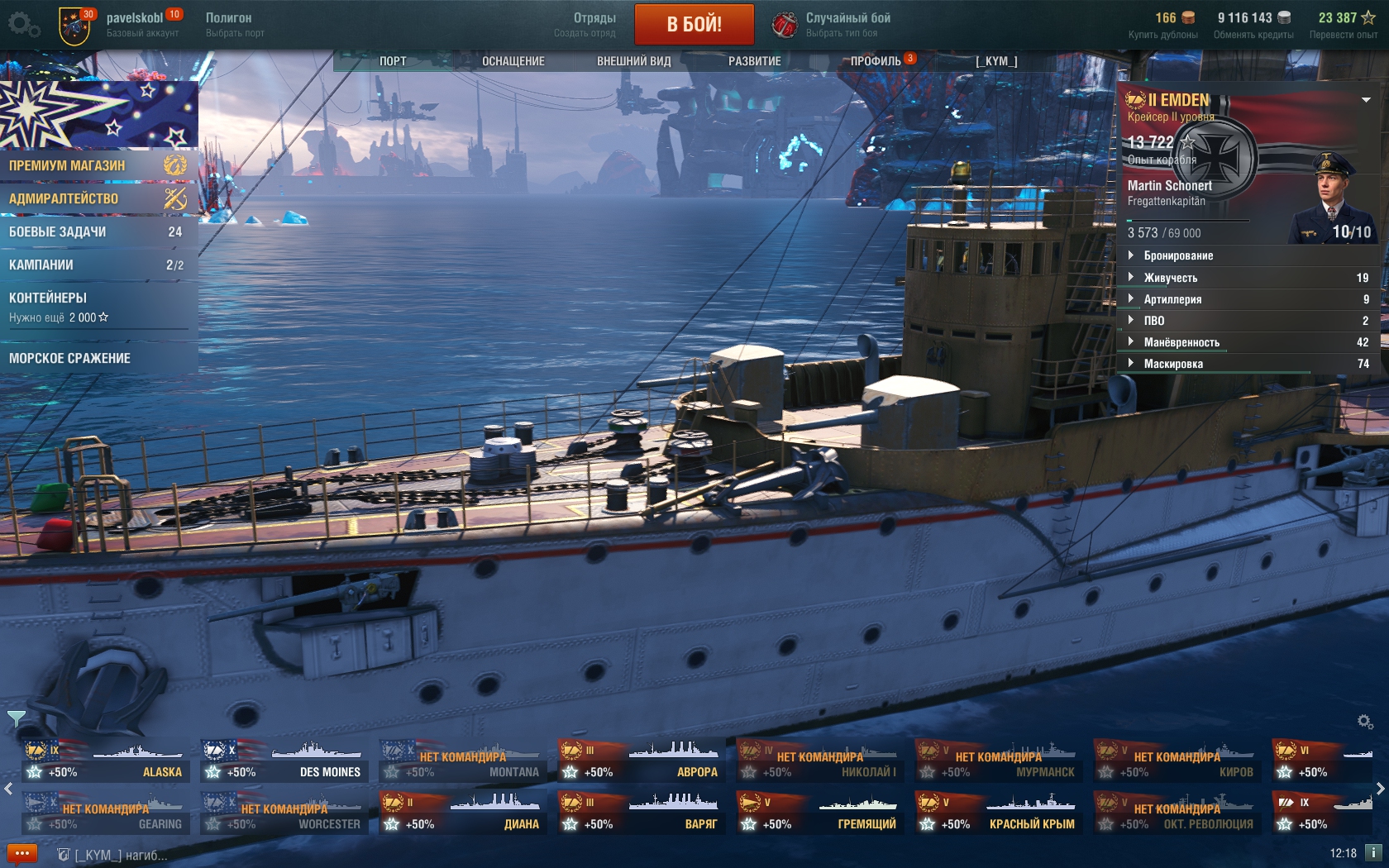Open the [_KYM_] clan tab
1389x868 pixels.
click(996, 61)
